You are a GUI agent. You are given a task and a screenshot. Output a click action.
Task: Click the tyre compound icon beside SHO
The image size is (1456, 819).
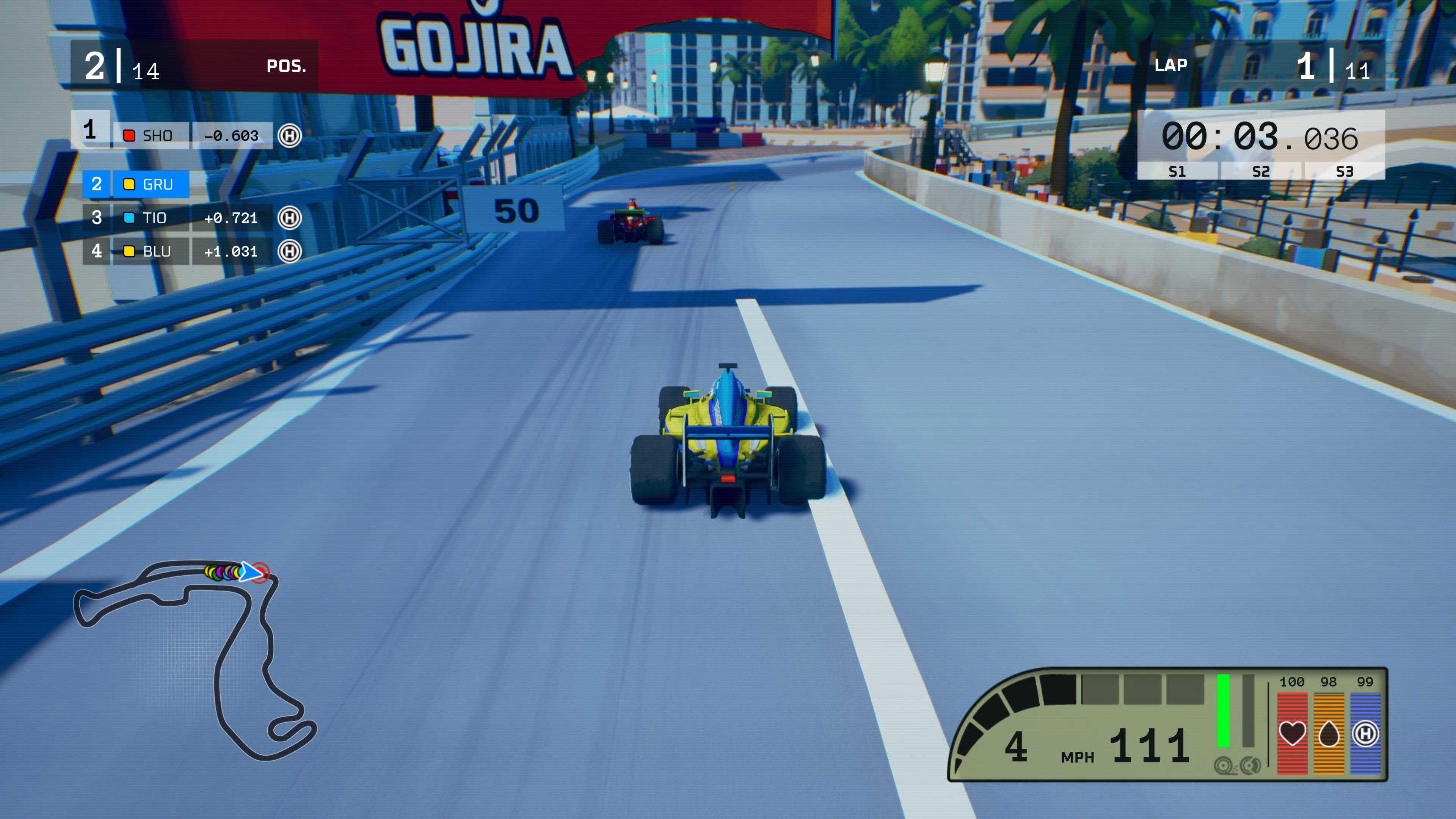(x=290, y=136)
